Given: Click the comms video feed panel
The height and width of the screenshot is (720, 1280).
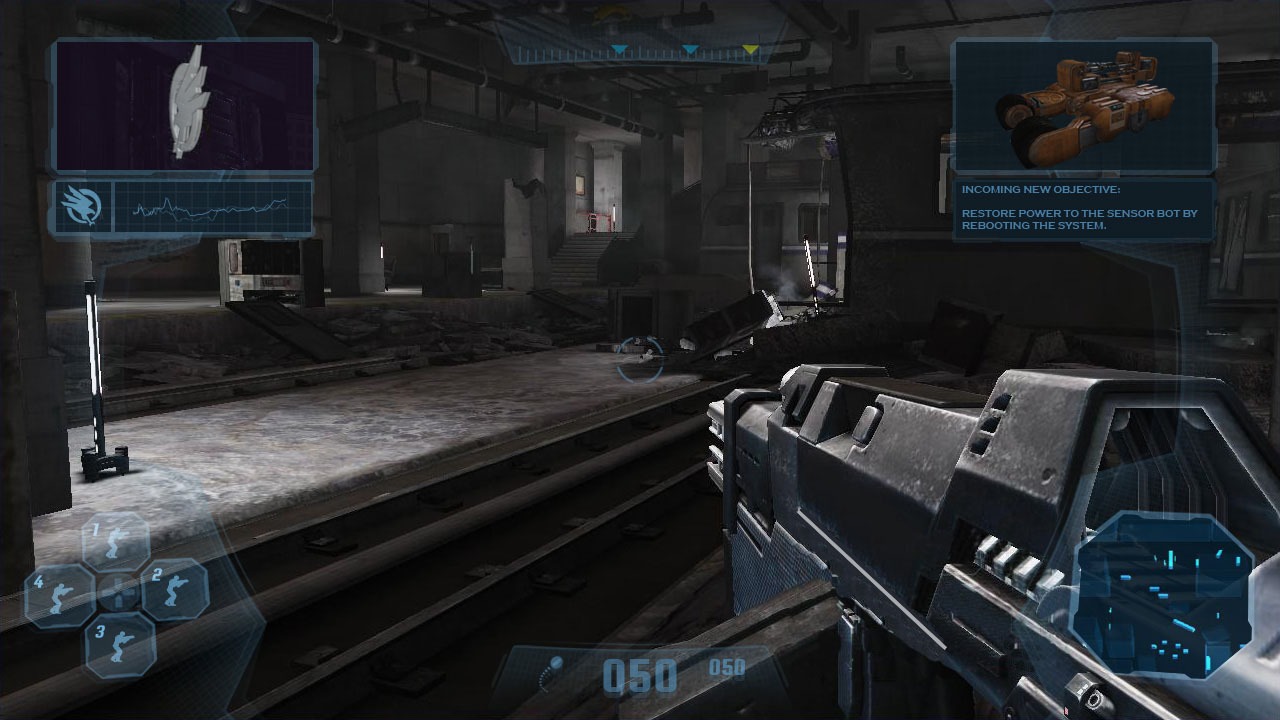Looking at the screenshot, I should click(x=185, y=105).
